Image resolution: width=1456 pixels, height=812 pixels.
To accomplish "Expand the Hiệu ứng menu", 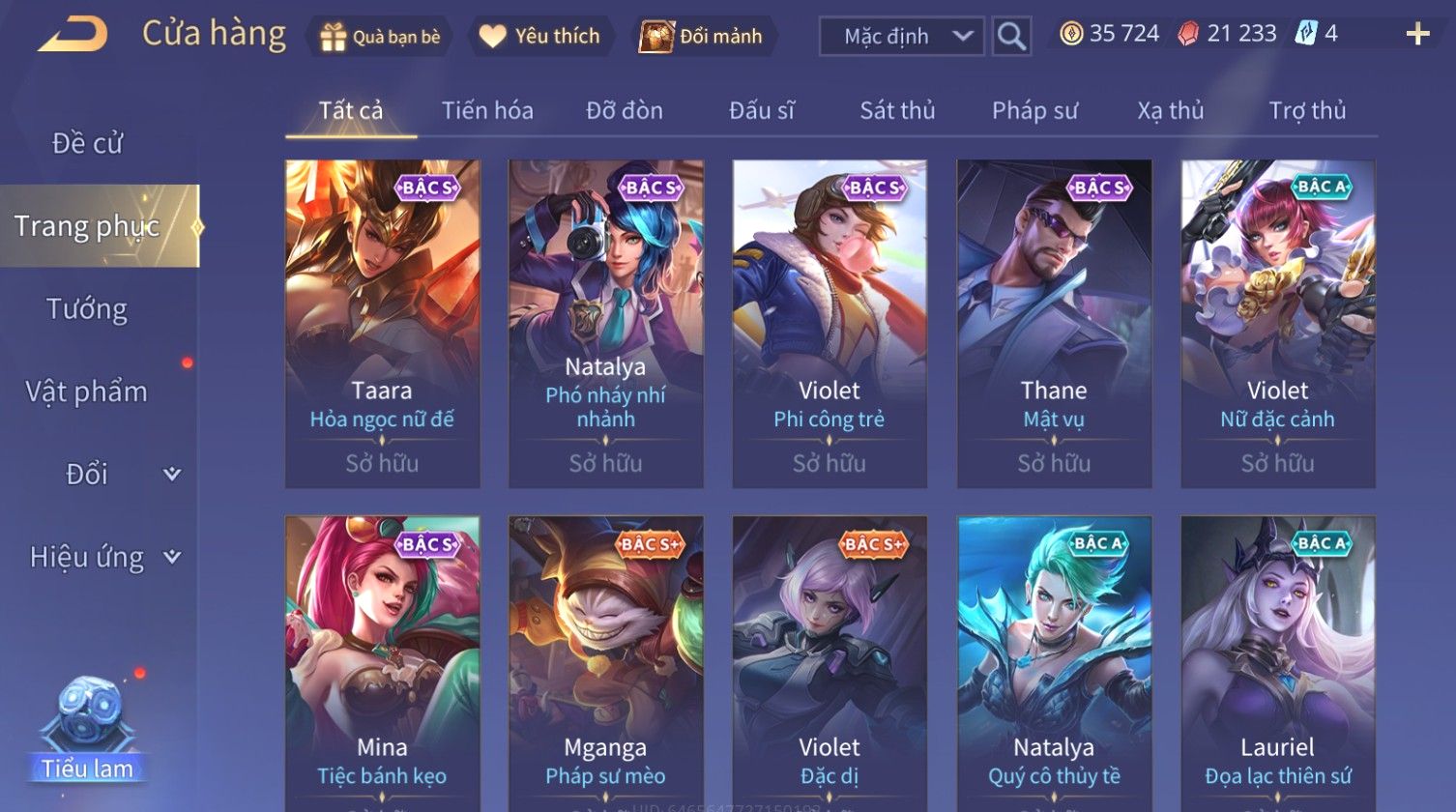I will click(103, 557).
